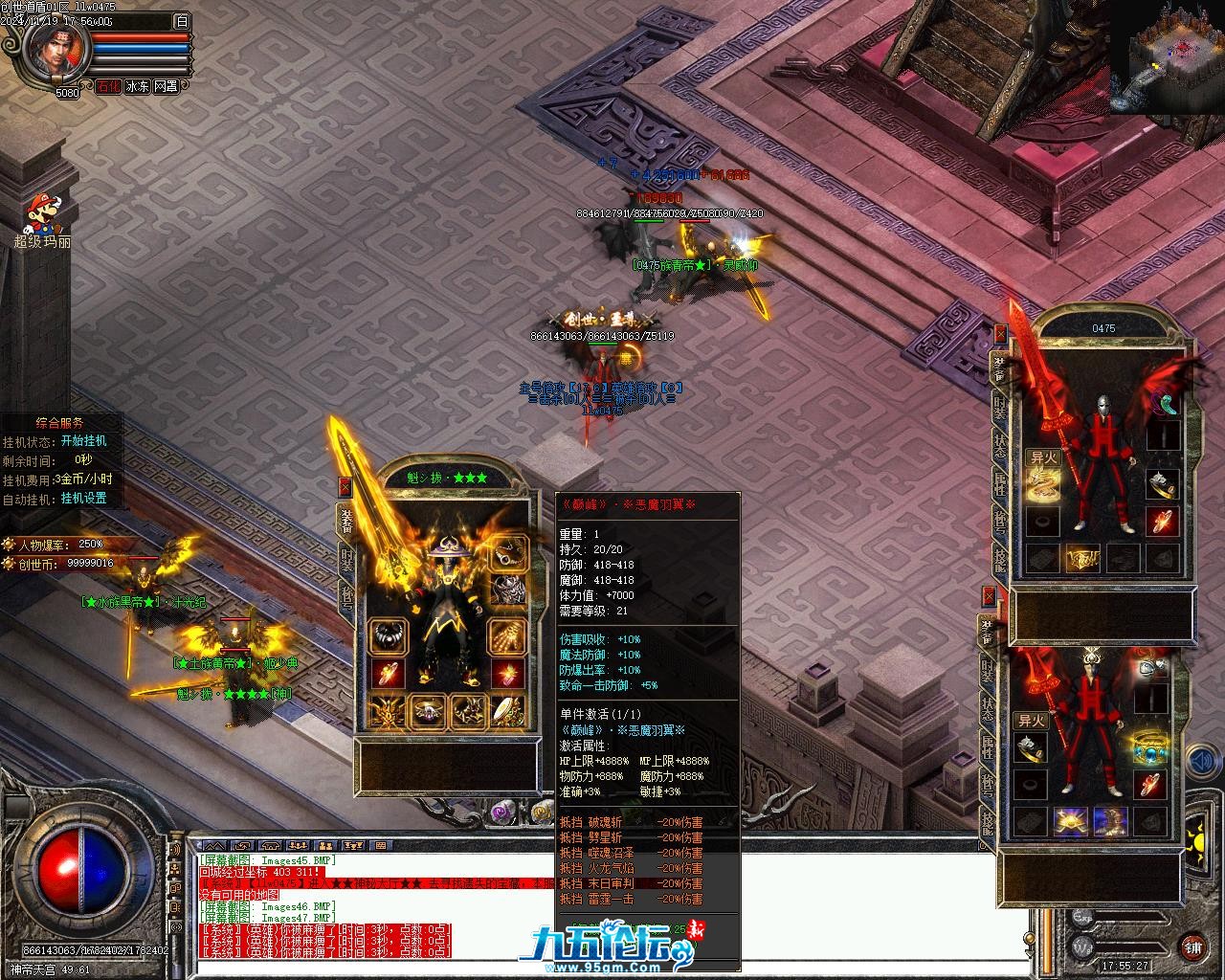Select the glowing blue-gem gold bracelet slot
This screenshot has height=980, width=1225.
[x=1148, y=747]
